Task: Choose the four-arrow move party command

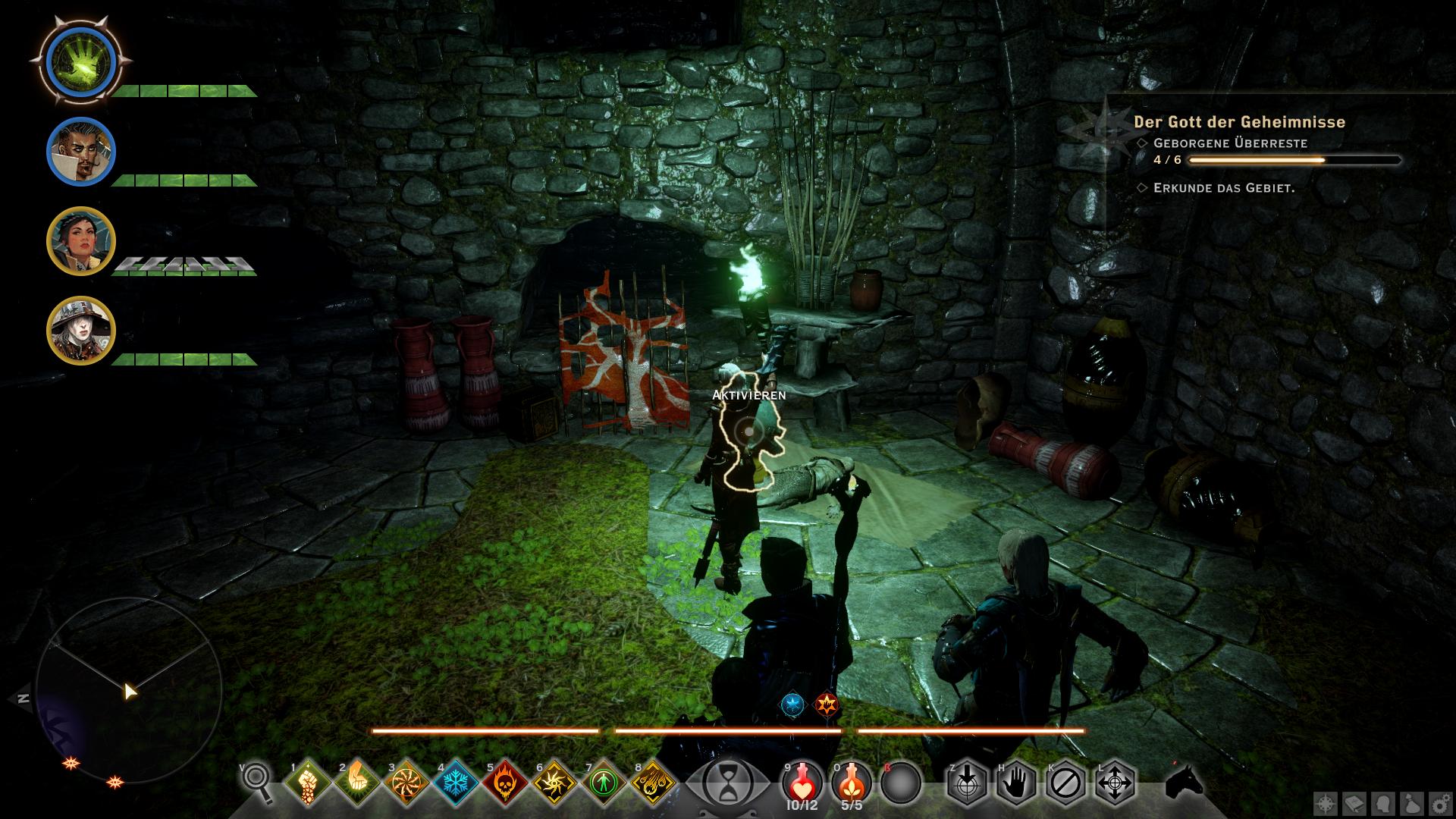Action: [1116, 782]
